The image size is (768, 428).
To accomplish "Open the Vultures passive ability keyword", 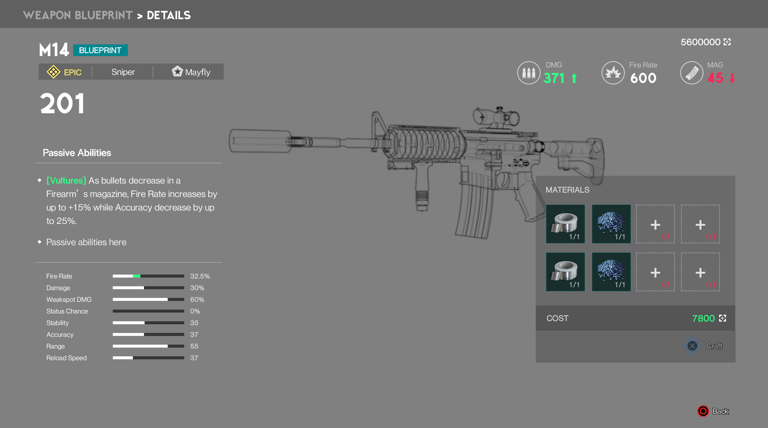I will pos(66,181).
